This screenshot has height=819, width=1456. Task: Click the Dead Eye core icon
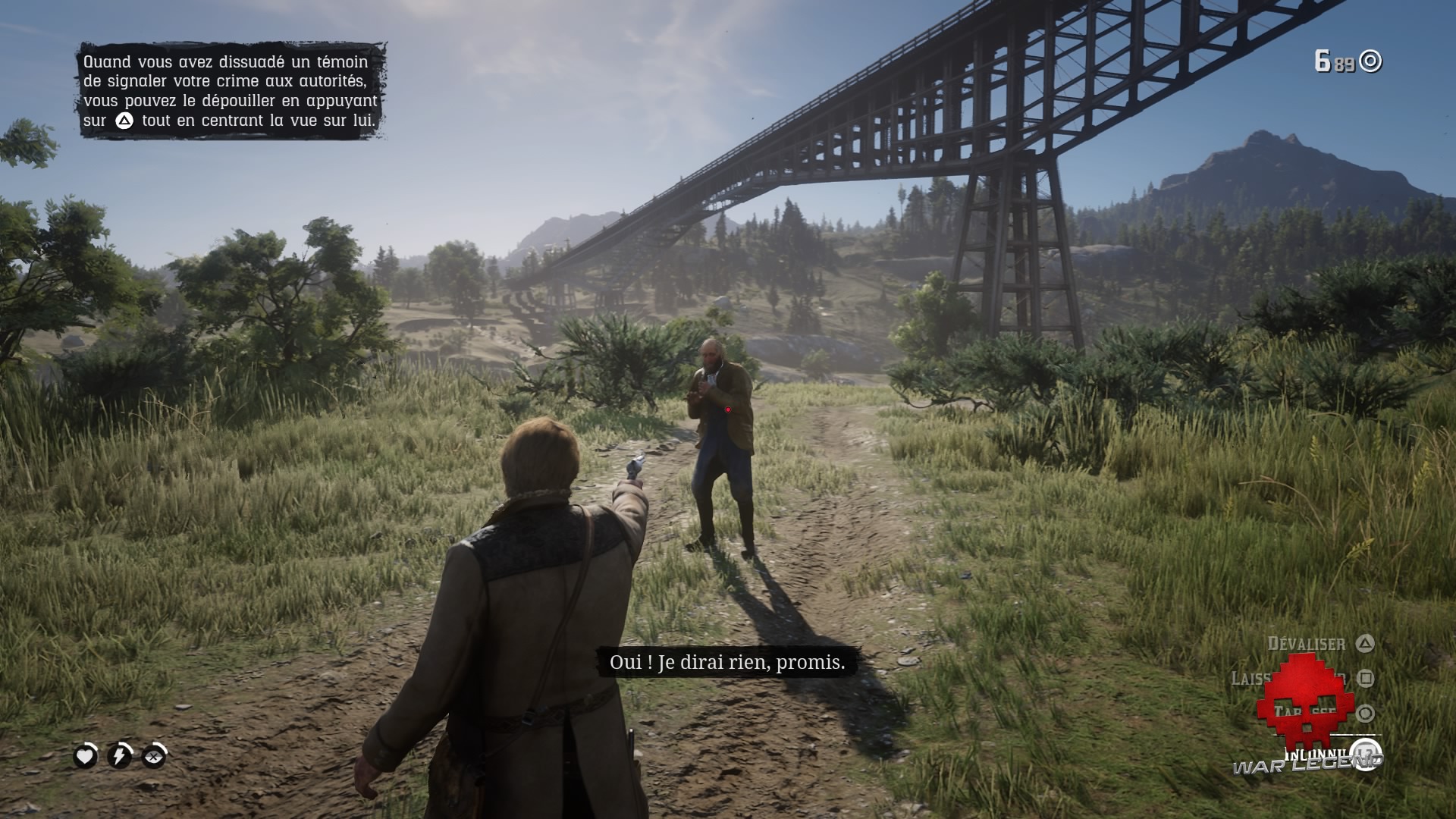click(154, 756)
